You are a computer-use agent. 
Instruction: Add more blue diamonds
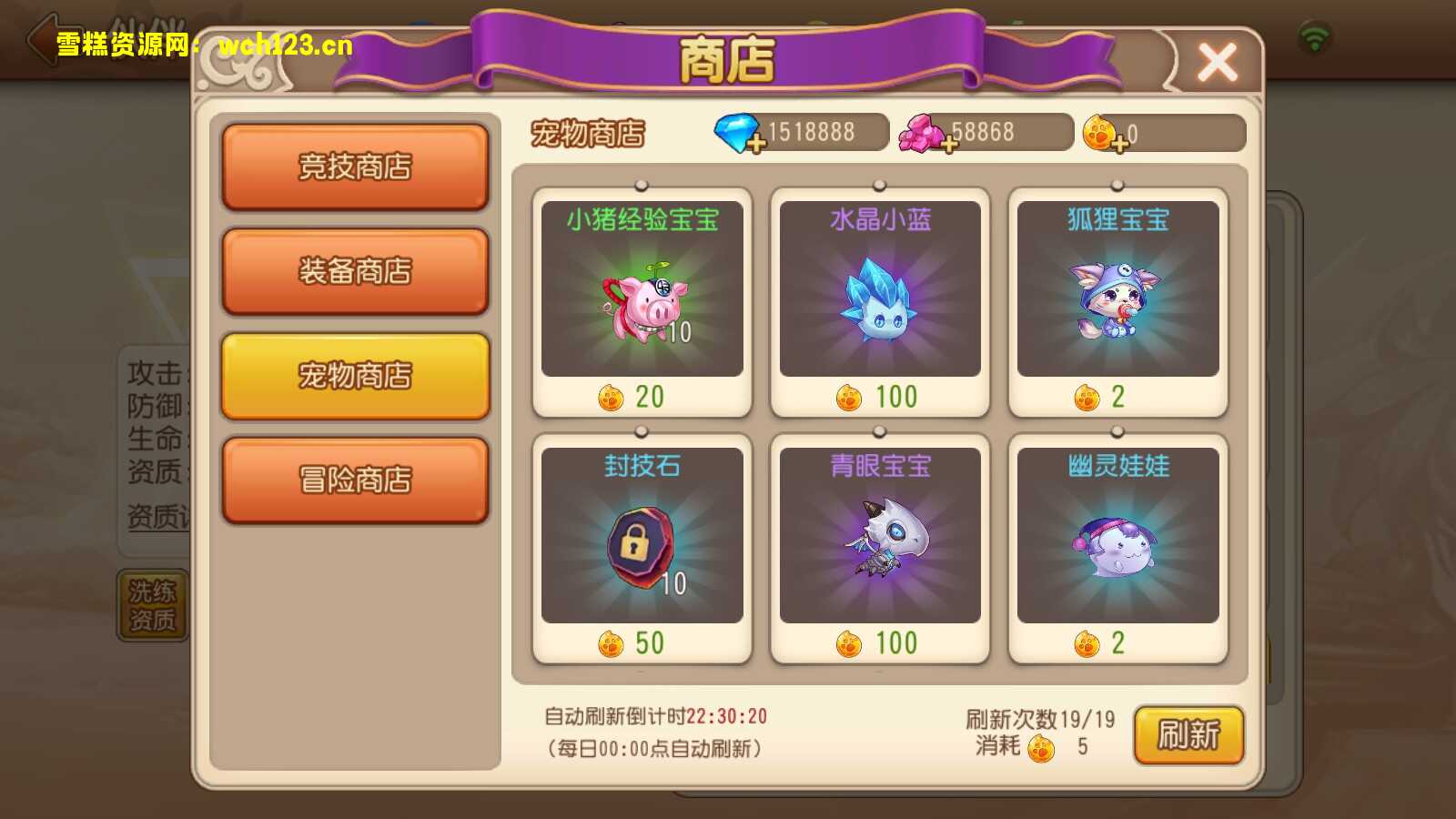(756, 143)
